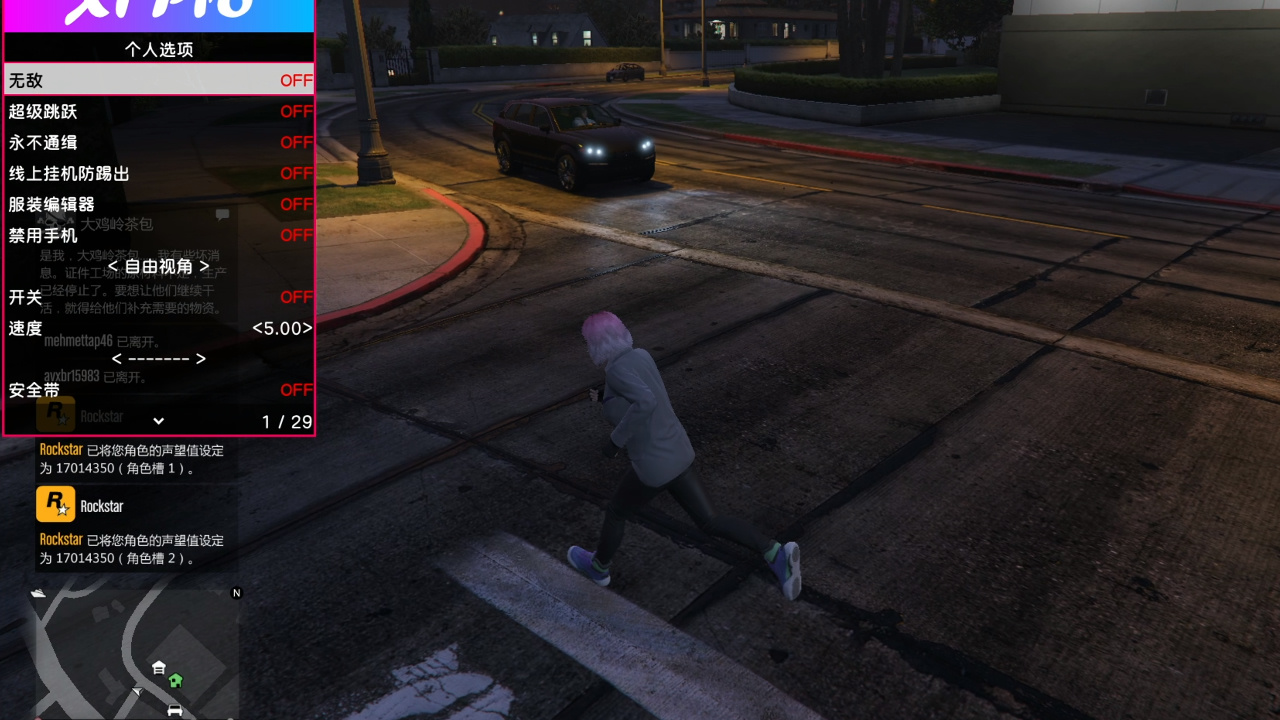Toggle the 安全带 setting

[160, 390]
